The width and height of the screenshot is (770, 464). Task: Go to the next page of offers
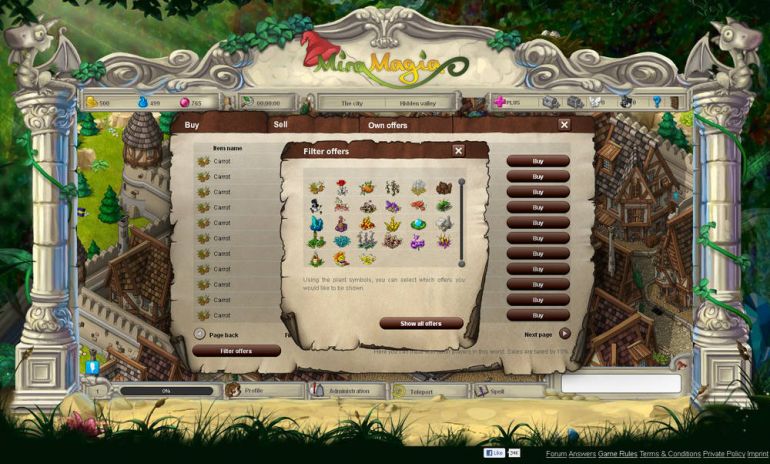point(564,334)
